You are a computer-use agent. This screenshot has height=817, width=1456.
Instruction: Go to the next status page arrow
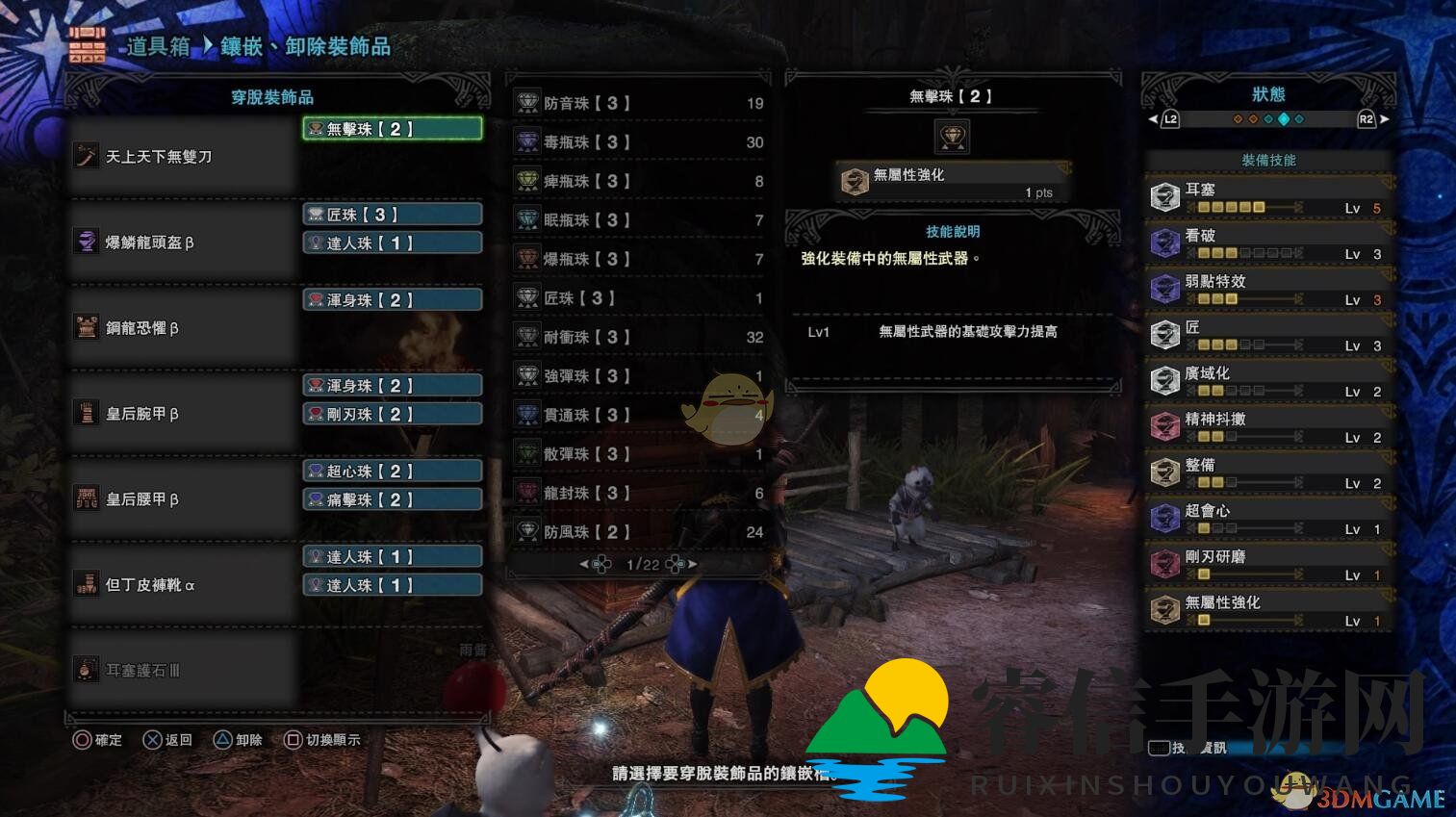click(x=1385, y=119)
